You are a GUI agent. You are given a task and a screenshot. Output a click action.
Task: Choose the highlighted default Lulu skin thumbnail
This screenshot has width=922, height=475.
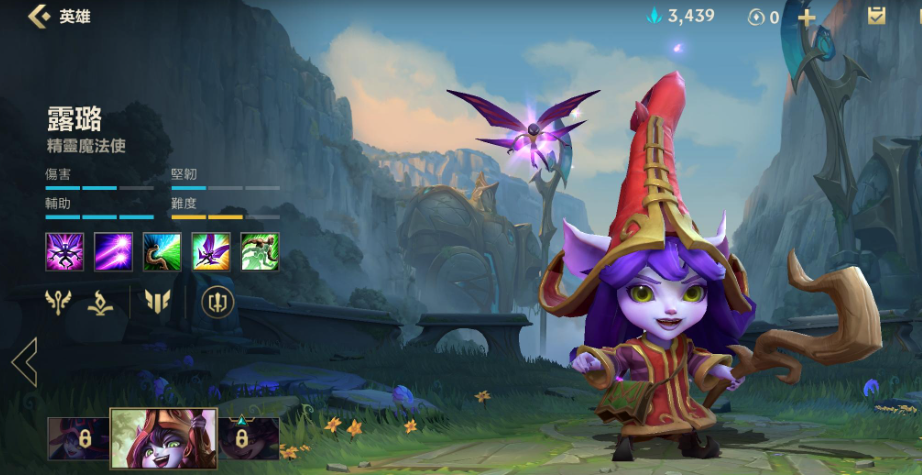(163, 438)
